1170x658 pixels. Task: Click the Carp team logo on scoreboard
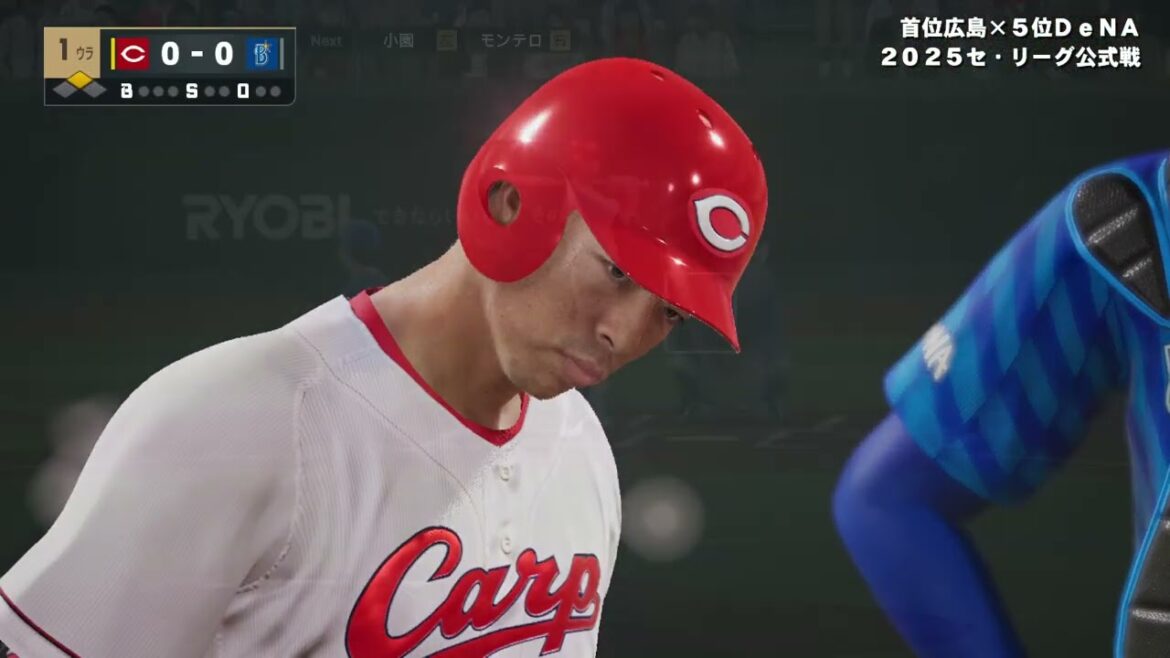pos(133,53)
